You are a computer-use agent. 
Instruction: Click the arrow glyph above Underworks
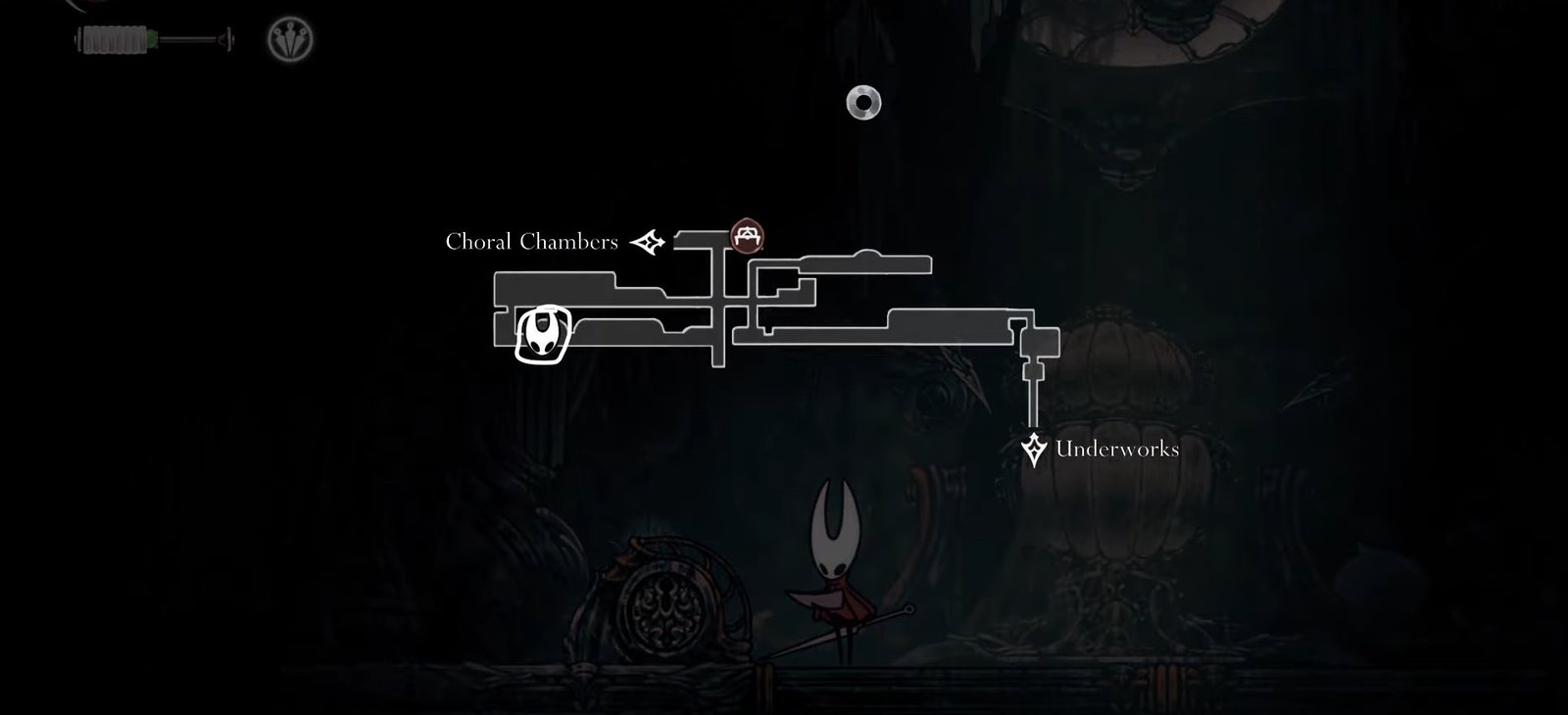(x=1034, y=448)
